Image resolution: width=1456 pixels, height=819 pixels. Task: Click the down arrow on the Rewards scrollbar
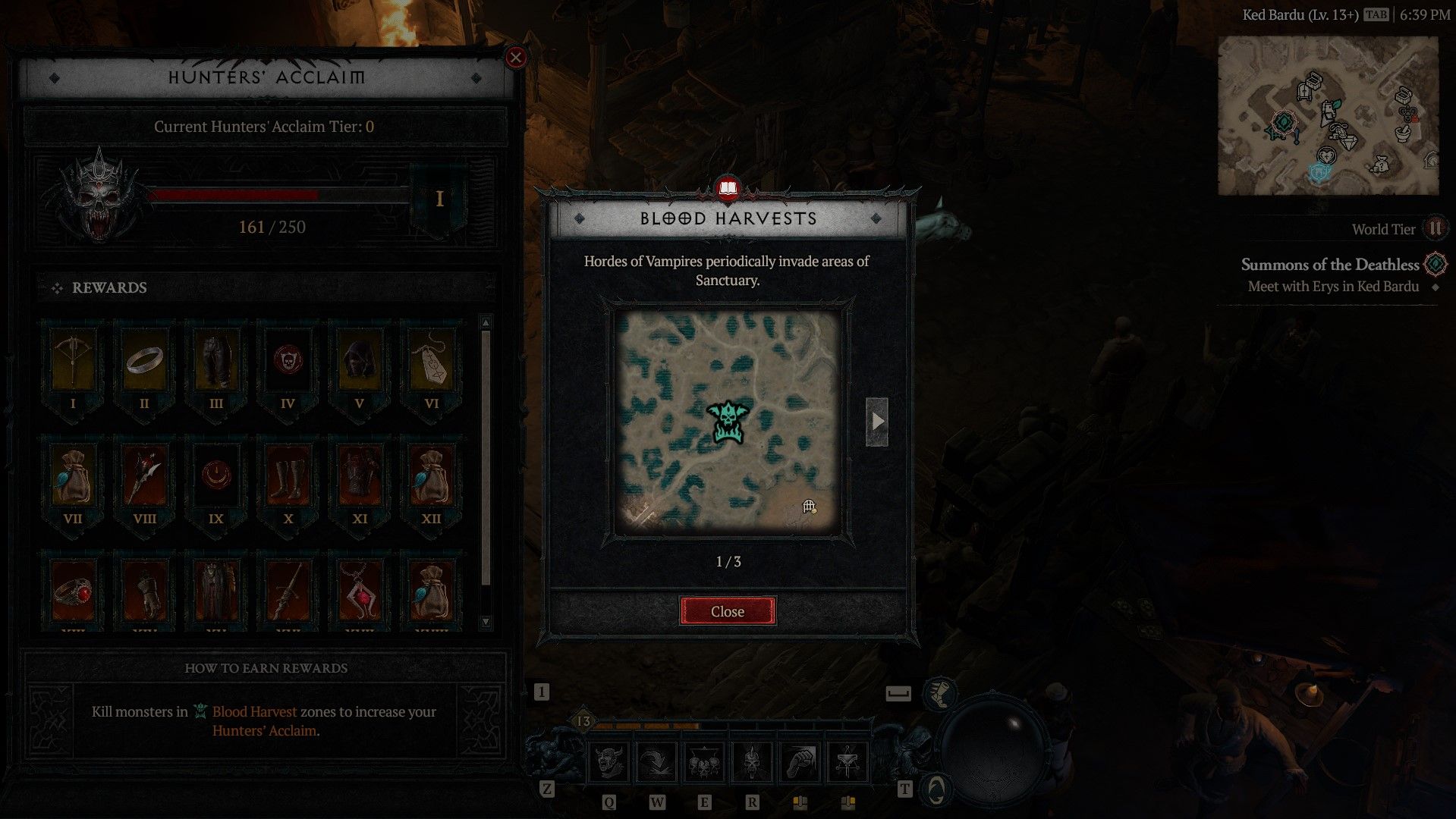coord(485,622)
